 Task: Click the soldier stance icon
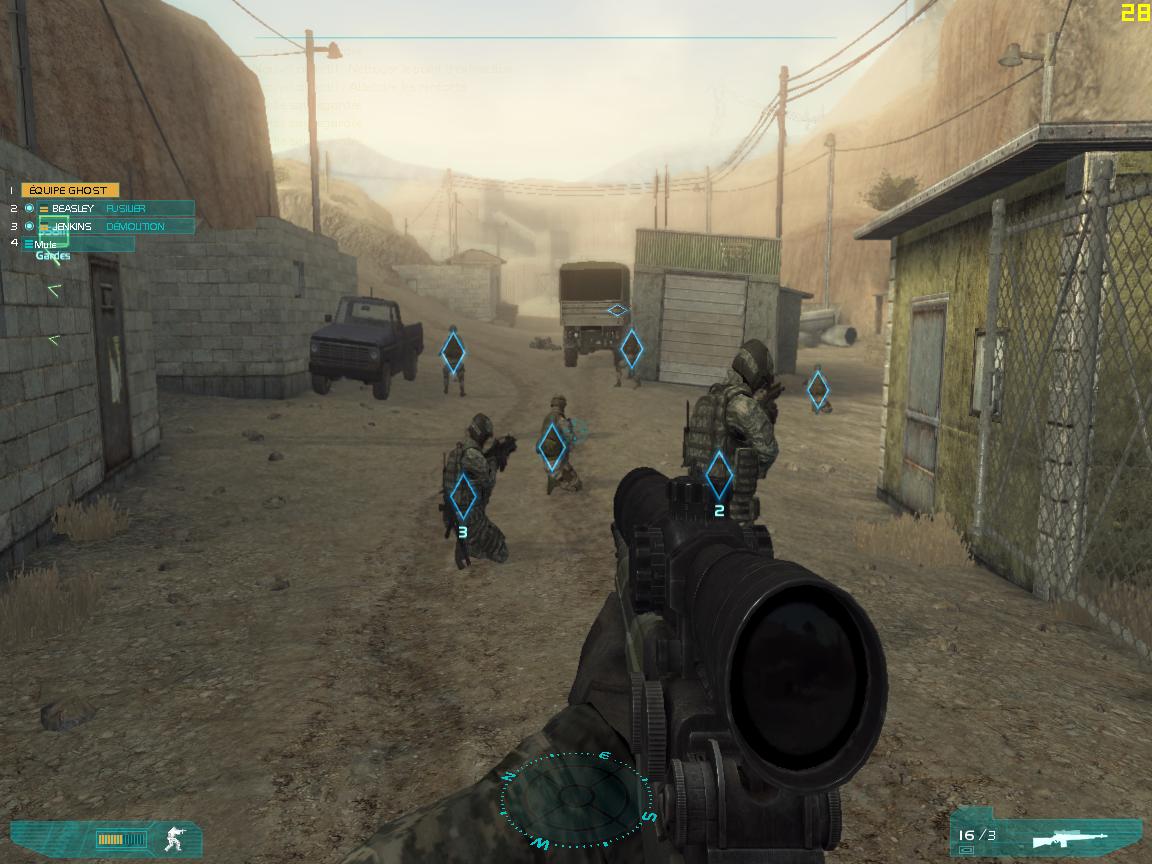[175, 837]
